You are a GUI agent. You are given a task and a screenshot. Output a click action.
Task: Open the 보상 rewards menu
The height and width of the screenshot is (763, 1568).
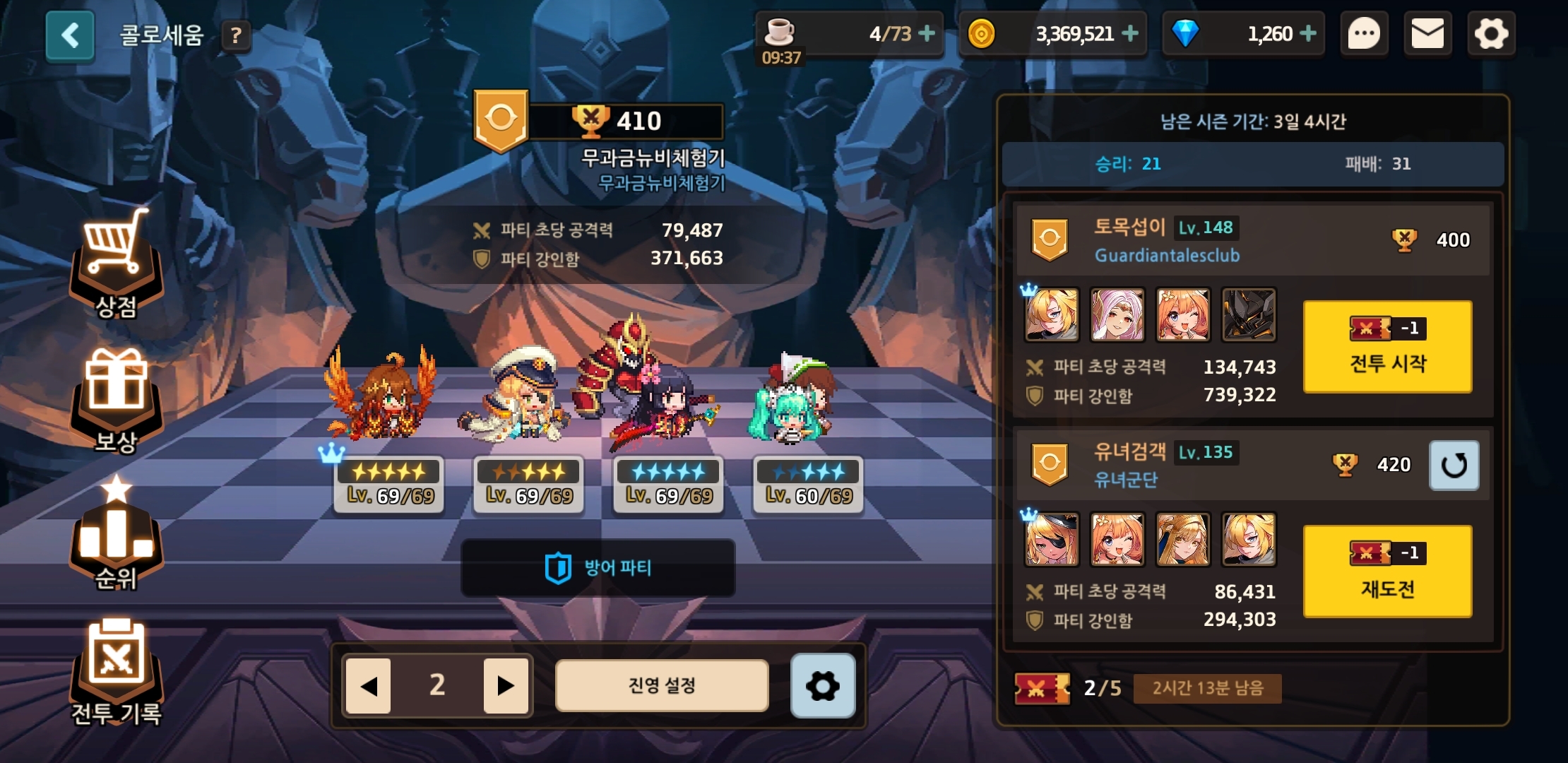click(117, 399)
